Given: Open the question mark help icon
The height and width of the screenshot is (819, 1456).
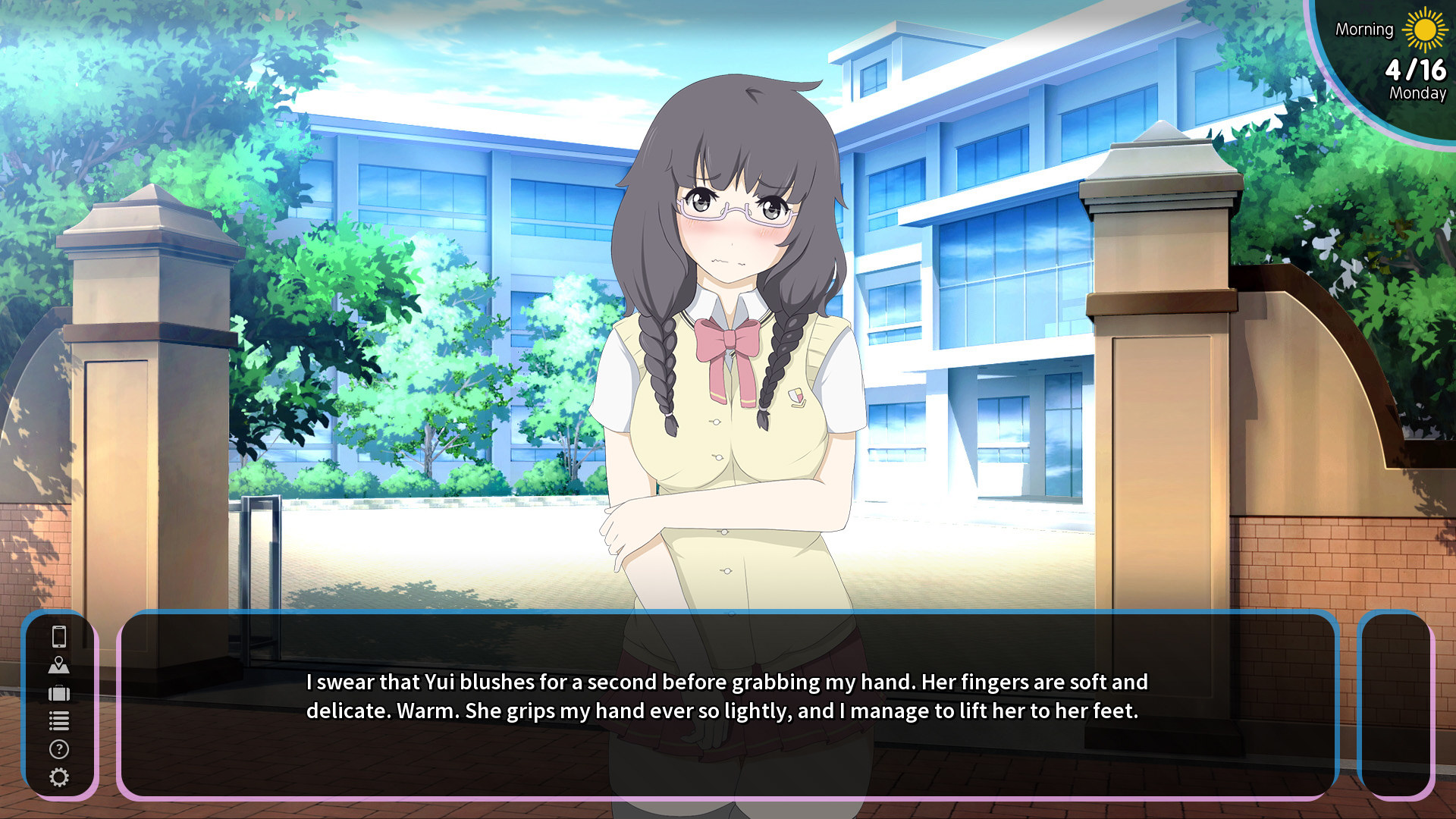Looking at the screenshot, I should 59,749.
